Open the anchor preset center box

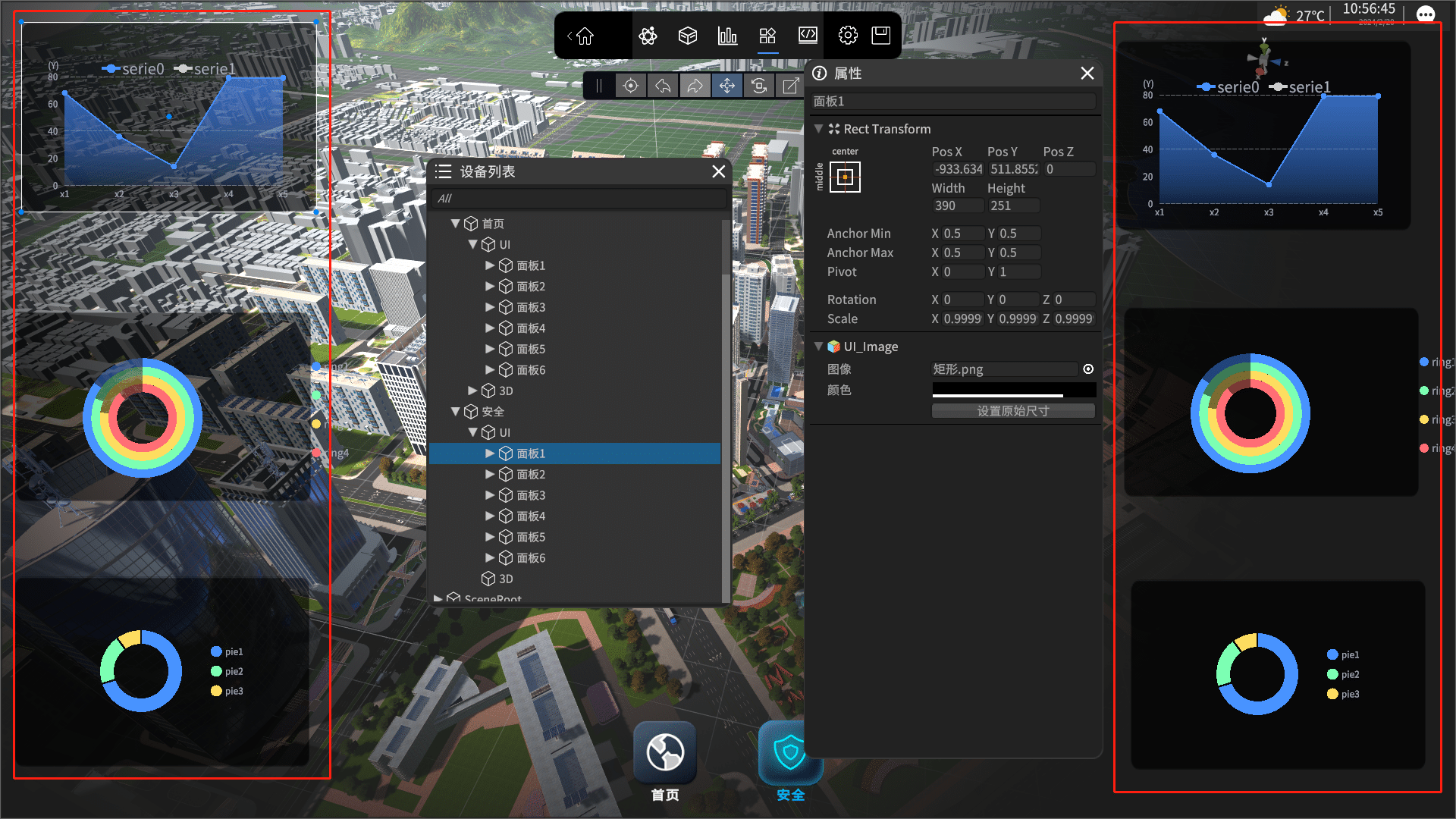point(845,177)
